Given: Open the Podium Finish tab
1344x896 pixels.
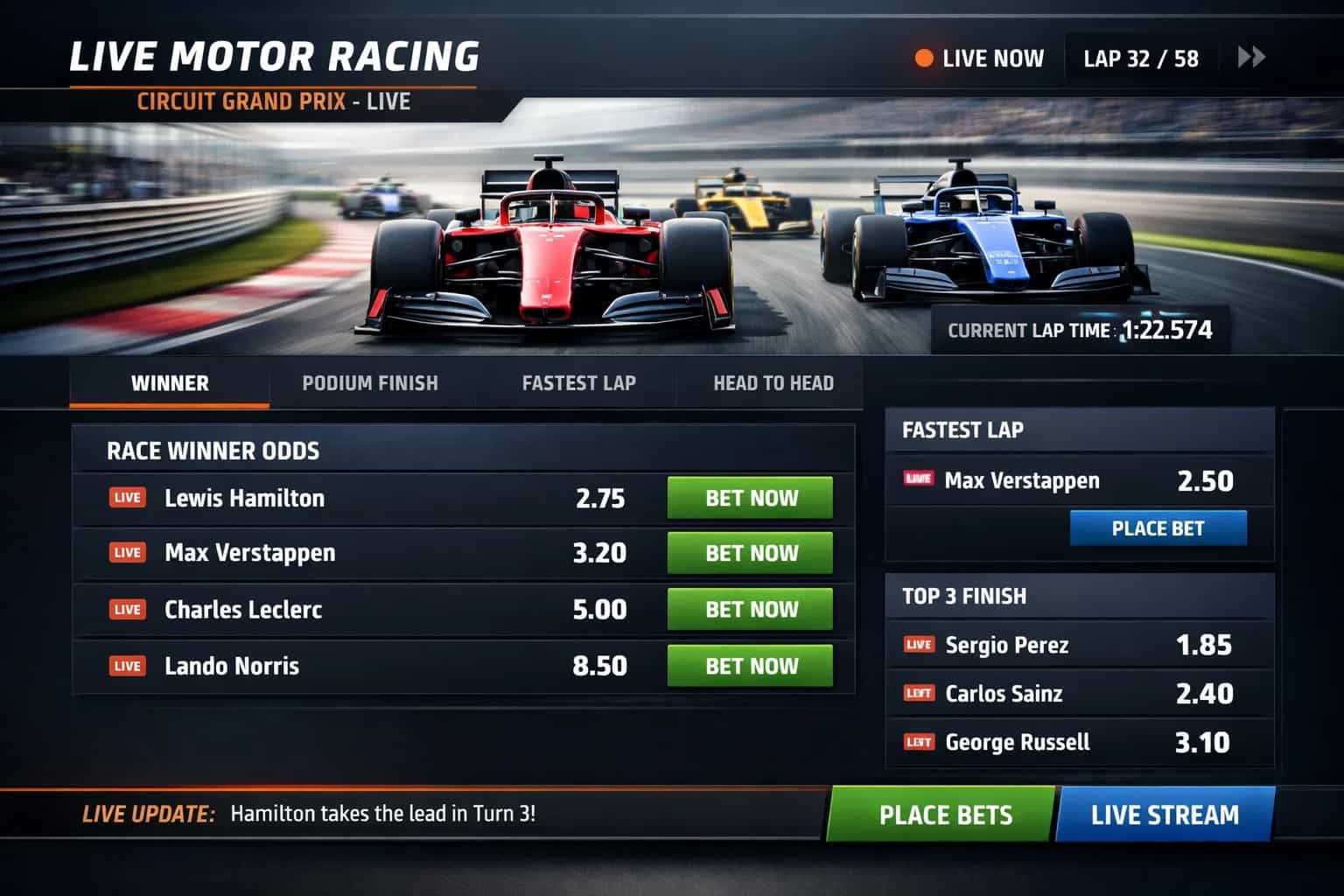Looking at the screenshot, I should coord(370,383).
